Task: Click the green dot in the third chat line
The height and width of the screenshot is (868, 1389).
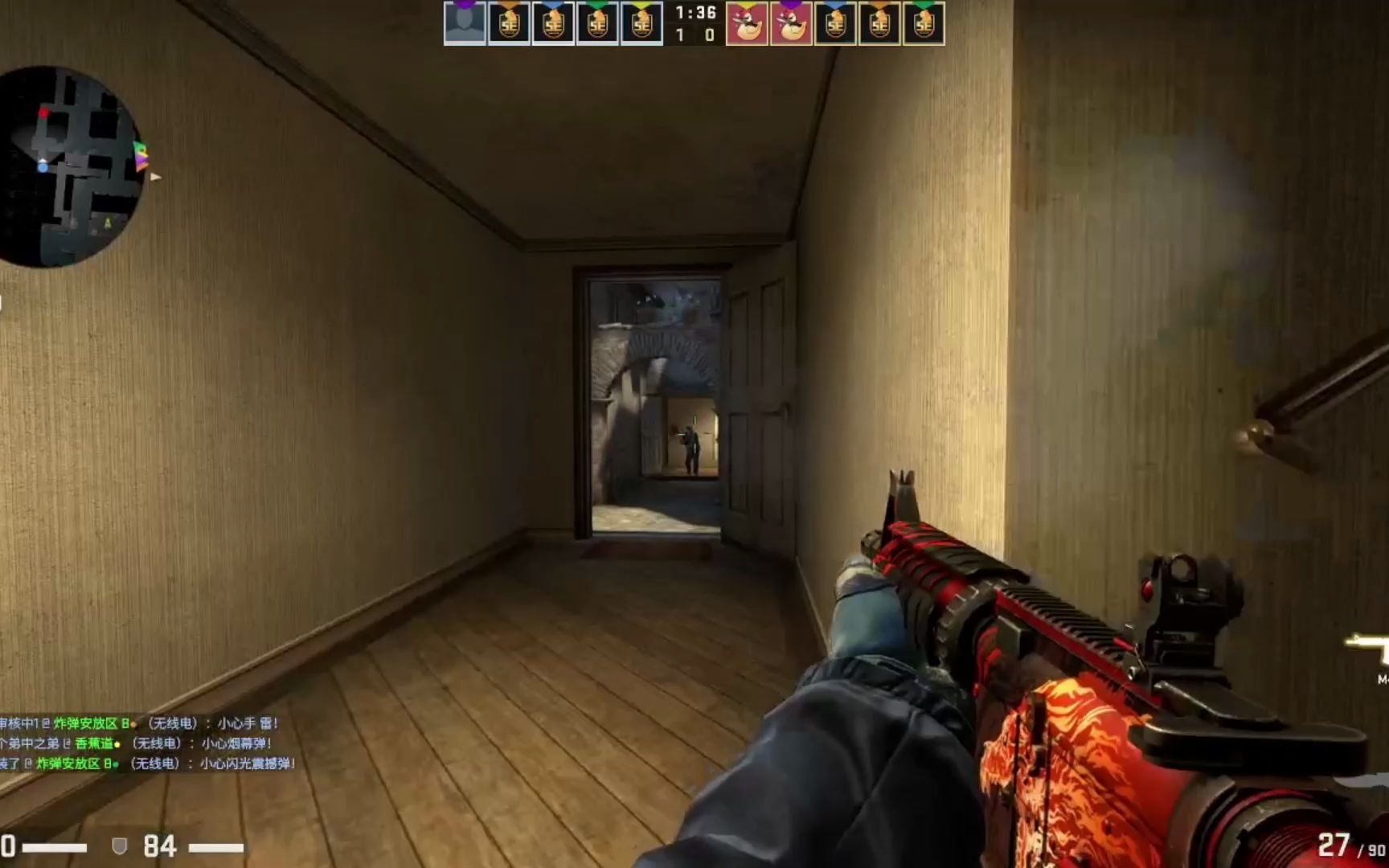Action: (116, 766)
